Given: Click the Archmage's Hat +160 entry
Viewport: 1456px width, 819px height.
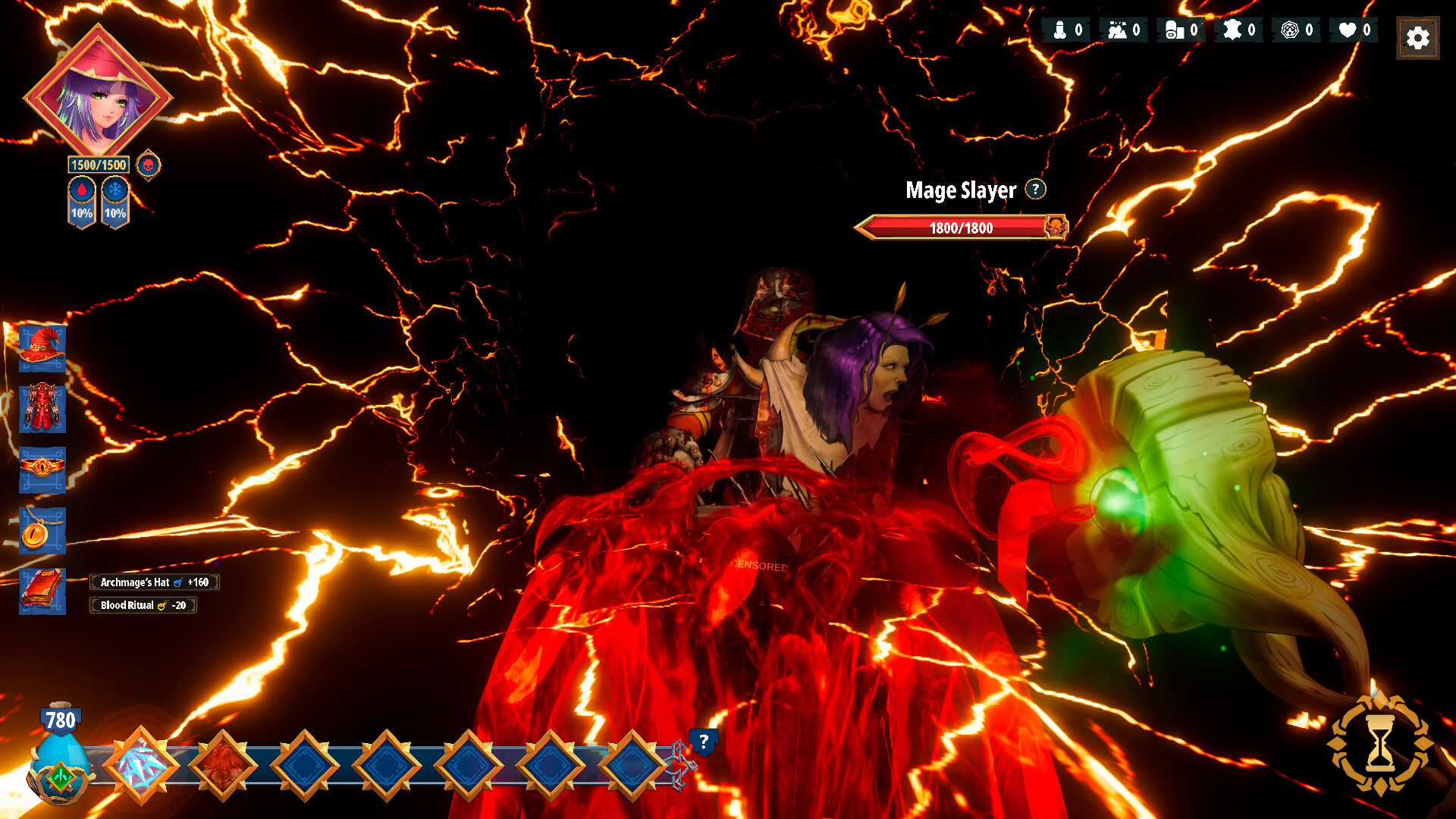Looking at the screenshot, I should pyautogui.click(x=154, y=582).
